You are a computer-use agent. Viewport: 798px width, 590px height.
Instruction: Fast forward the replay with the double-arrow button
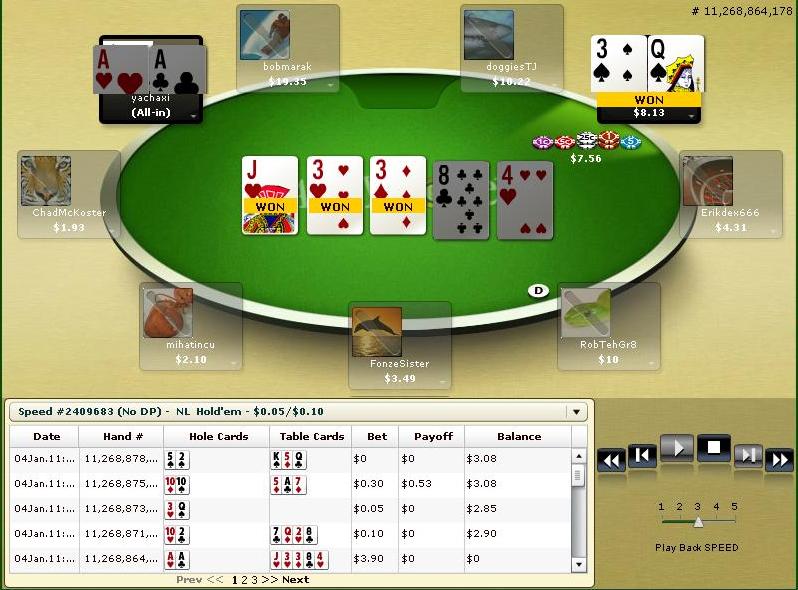[779, 460]
